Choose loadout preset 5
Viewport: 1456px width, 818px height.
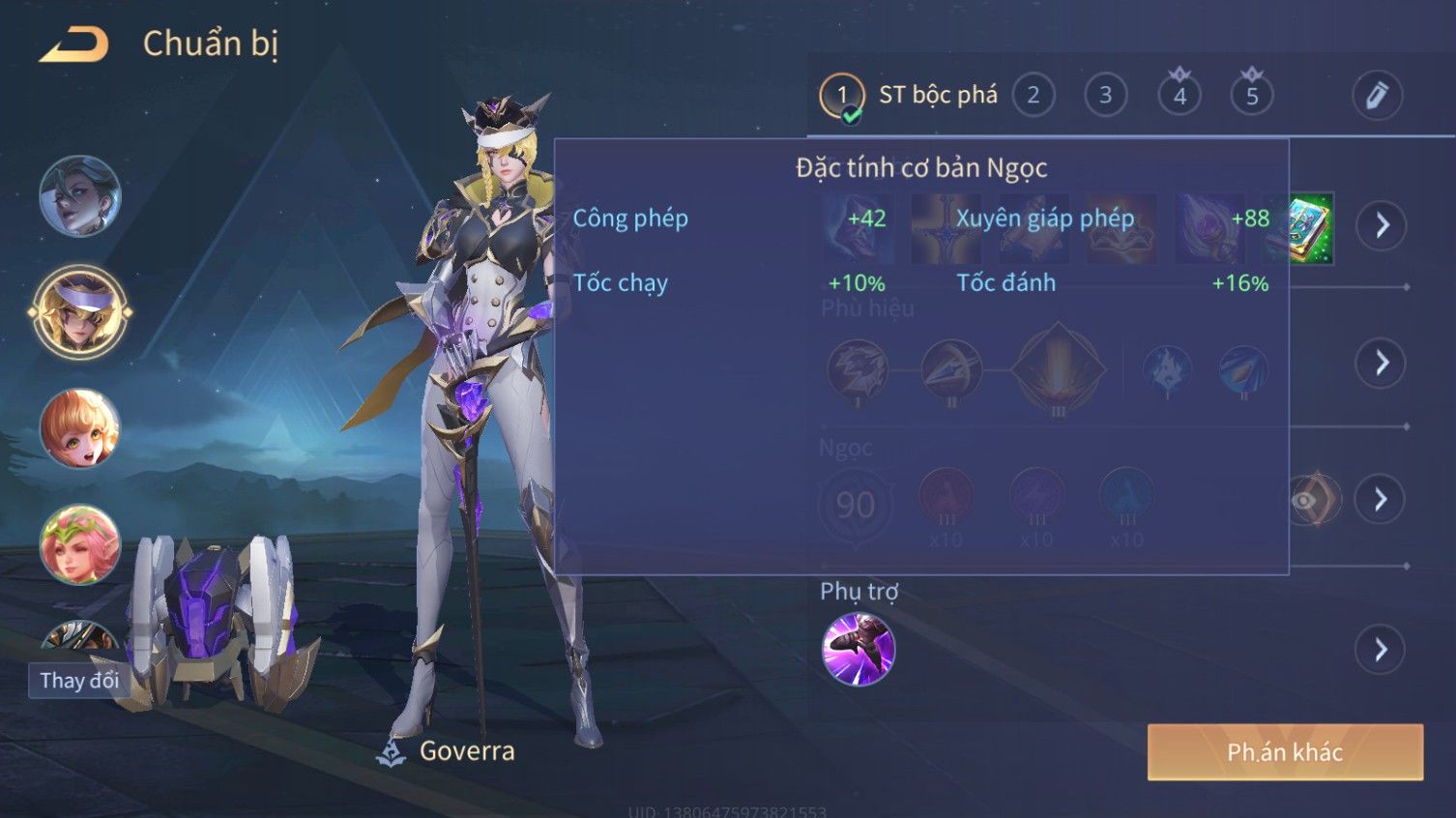1251,96
